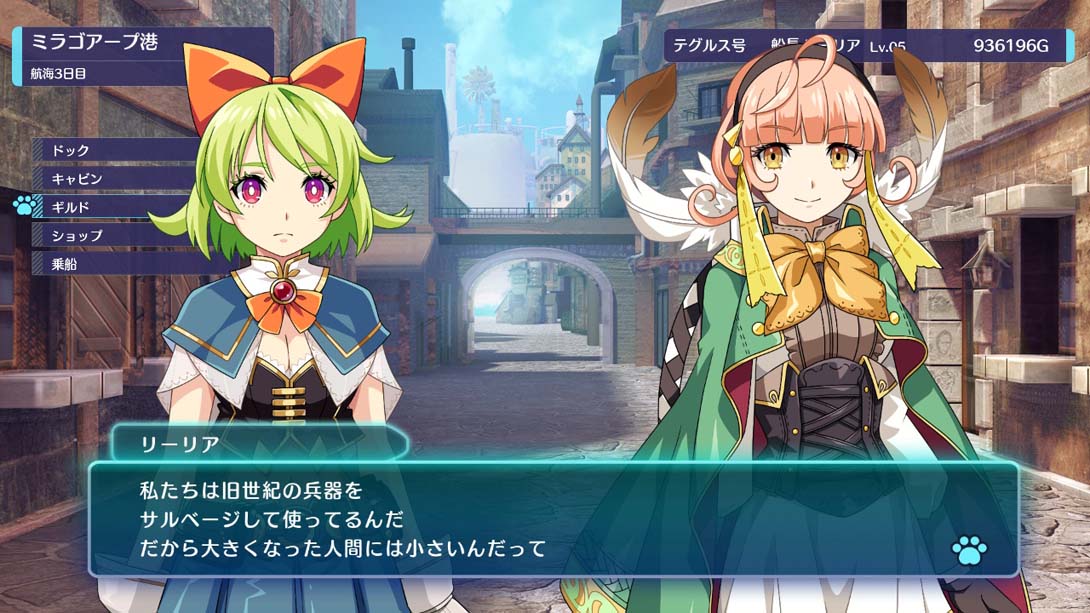Image resolution: width=1090 pixels, height=613 pixels.
Task: Advance dialogue with the paw print icon
Action: (x=968, y=549)
